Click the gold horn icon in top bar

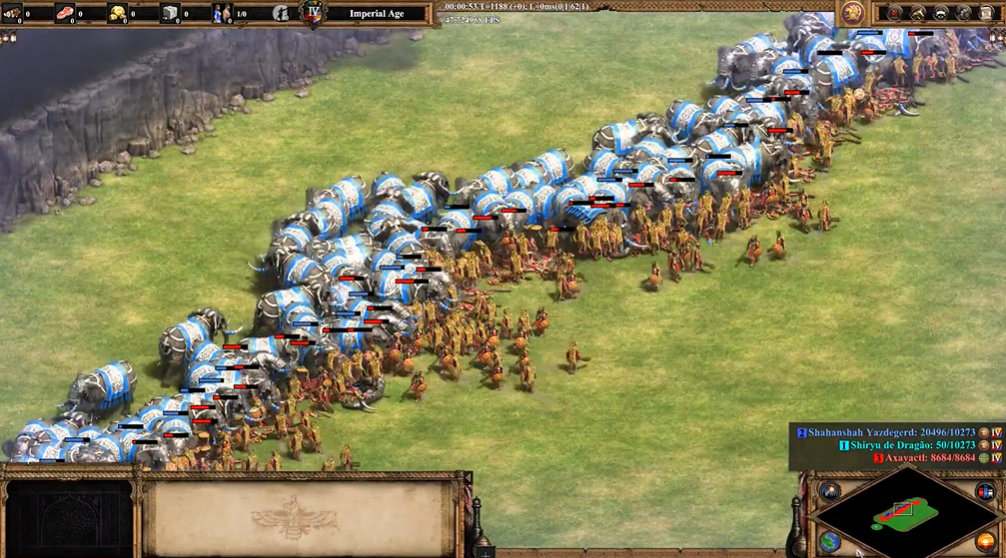[918, 13]
